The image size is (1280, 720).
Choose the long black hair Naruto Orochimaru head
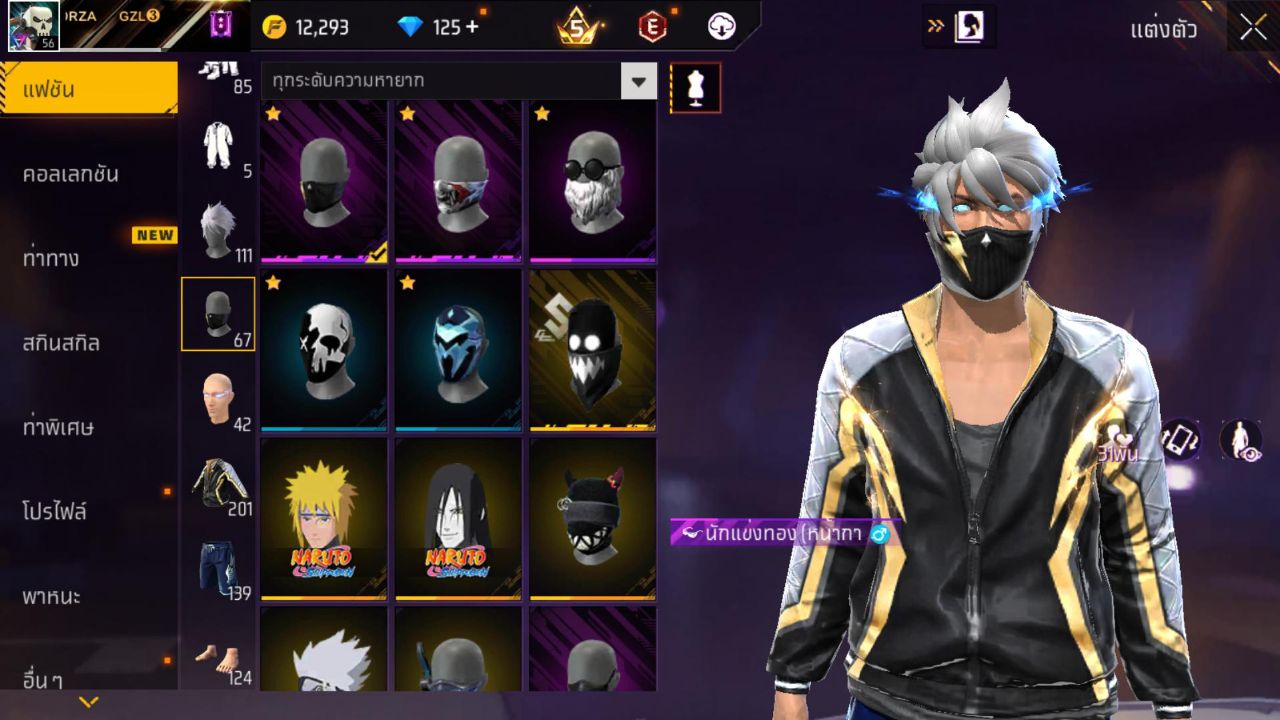[458, 518]
